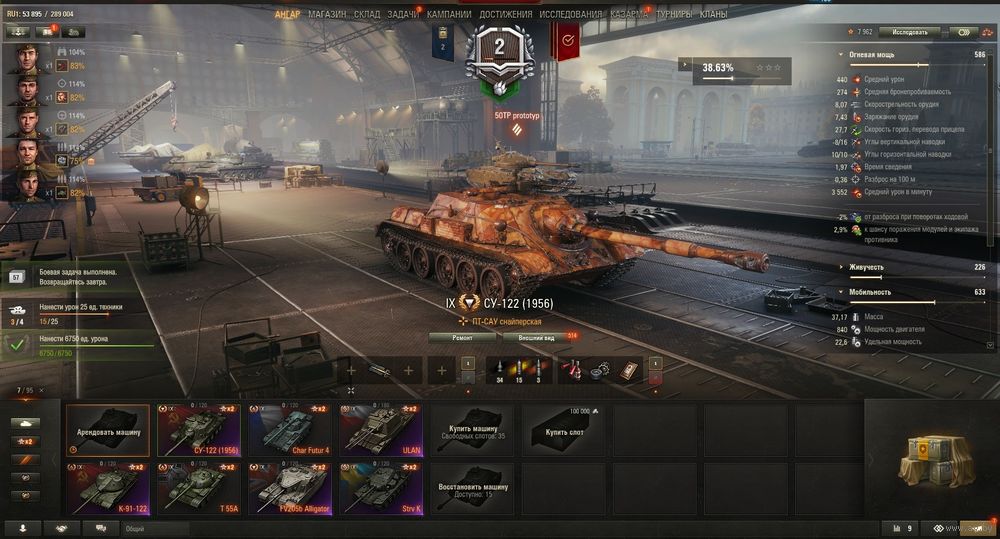Open the Кланы menu
Image resolution: width=1000 pixels, height=539 pixels.
(x=714, y=15)
